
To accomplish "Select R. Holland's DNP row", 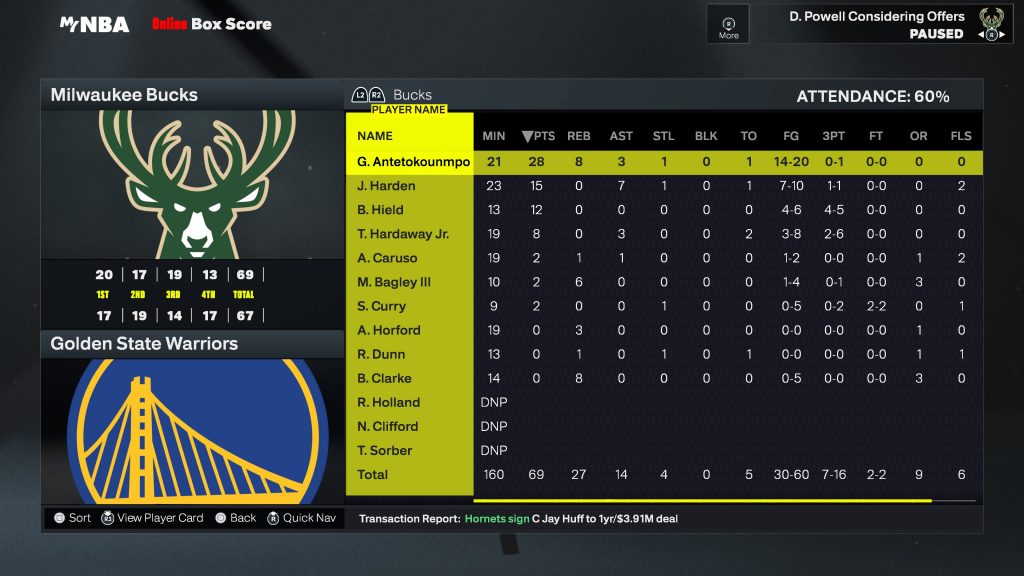I will 388,402.
